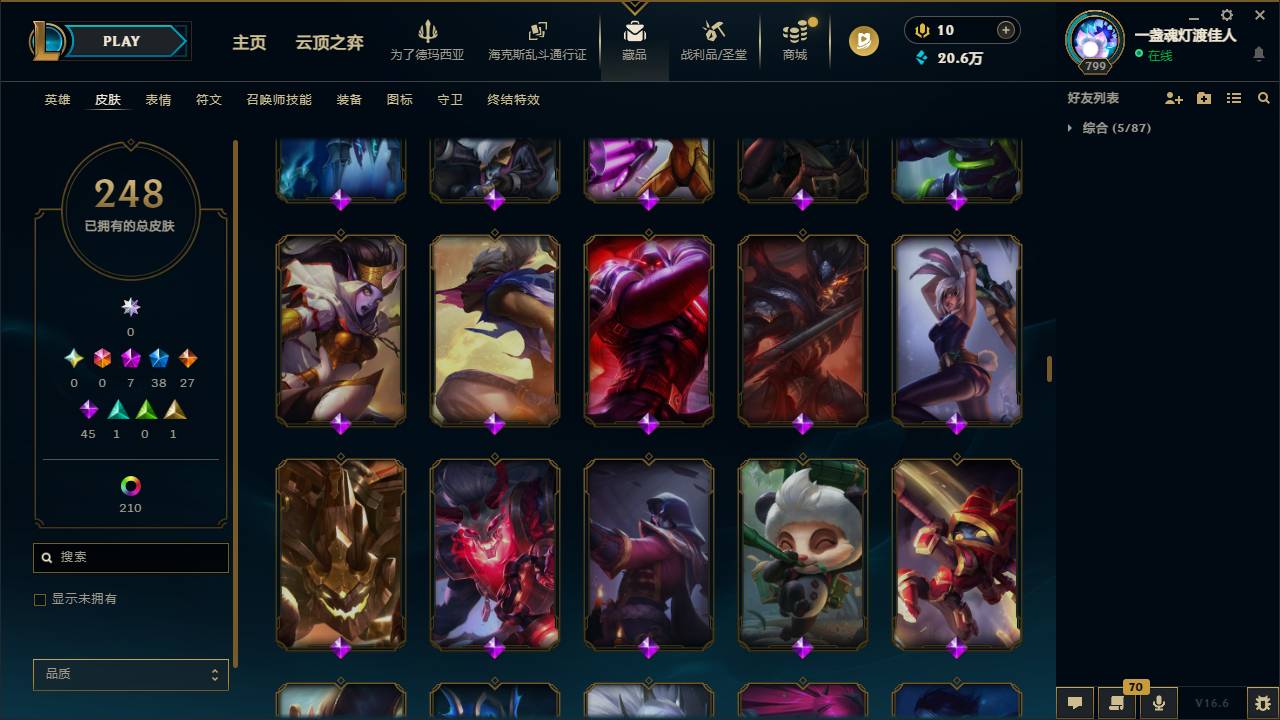Screen dimensions: 1280x720
Task: Click the gold event token coin icon
Action: [862, 42]
